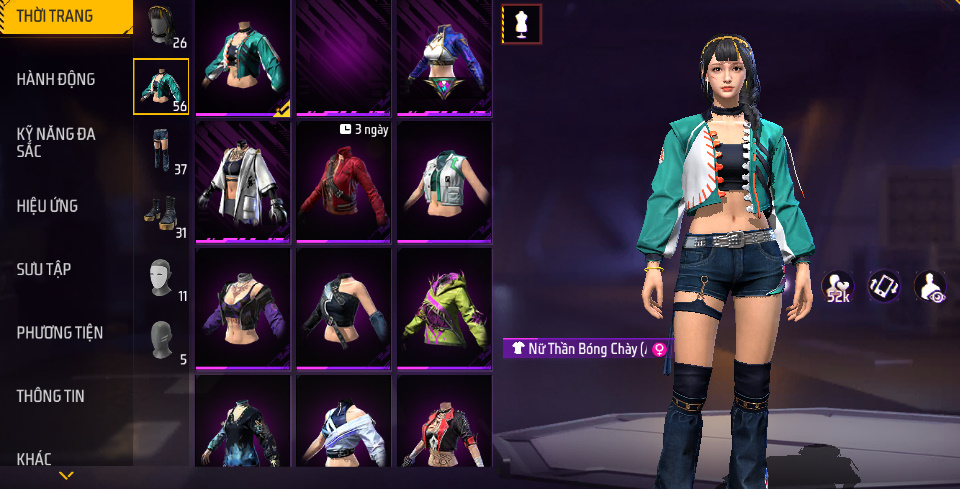Select the white face mask category
960x489 pixels.
(x=161, y=277)
